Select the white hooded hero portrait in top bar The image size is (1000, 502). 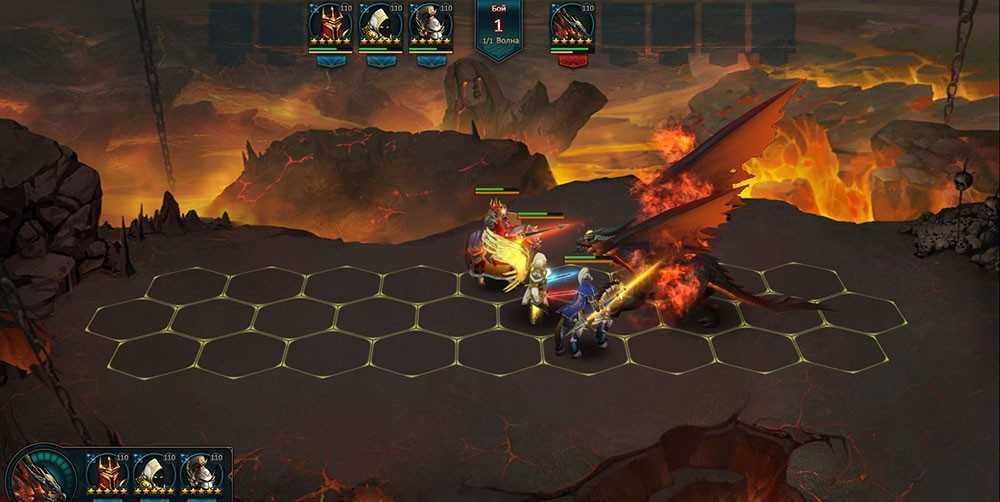[380, 24]
